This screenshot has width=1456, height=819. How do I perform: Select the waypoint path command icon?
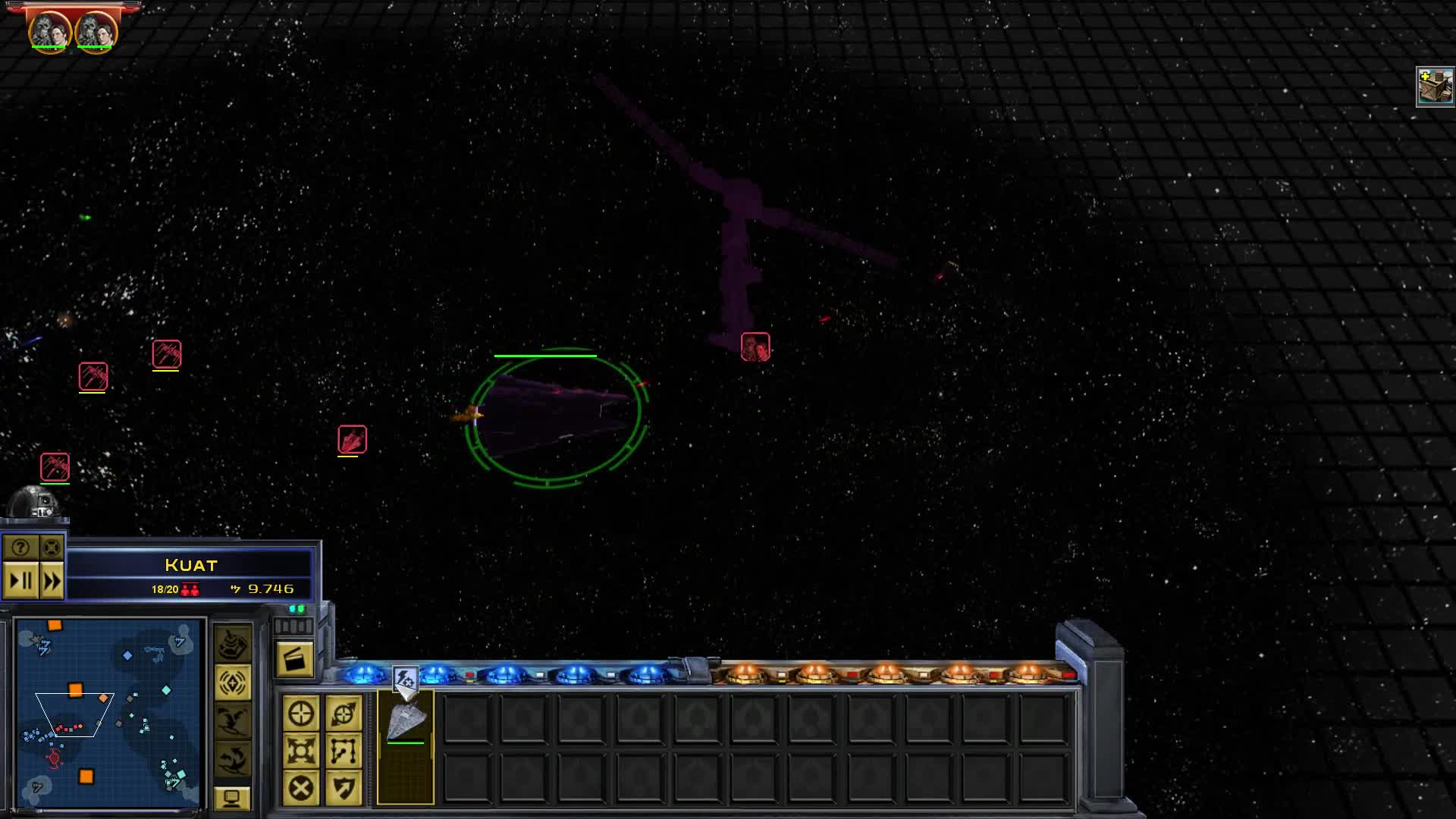tap(343, 751)
